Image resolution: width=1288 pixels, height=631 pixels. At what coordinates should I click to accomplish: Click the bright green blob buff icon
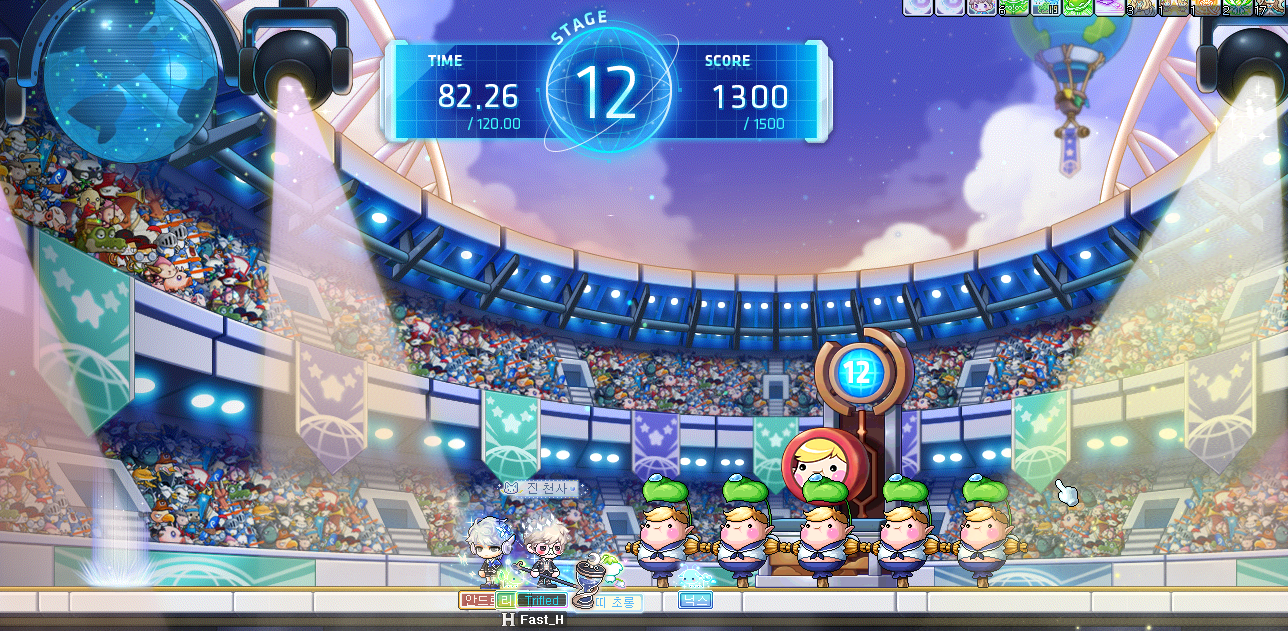(1077, 7)
